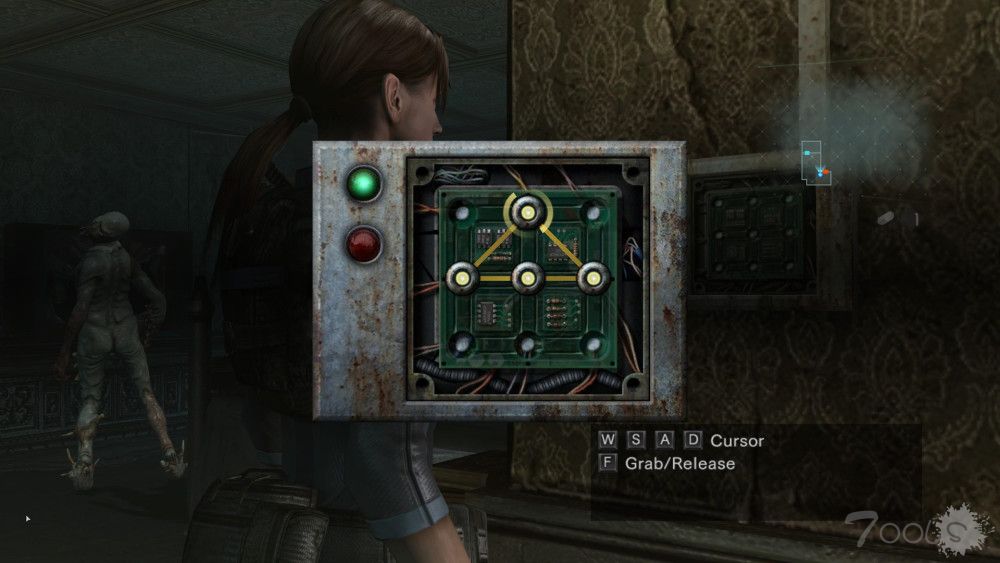Pick the empty bottom-right corner socket
This screenshot has width=1000, height=563.
click(593, 344)
